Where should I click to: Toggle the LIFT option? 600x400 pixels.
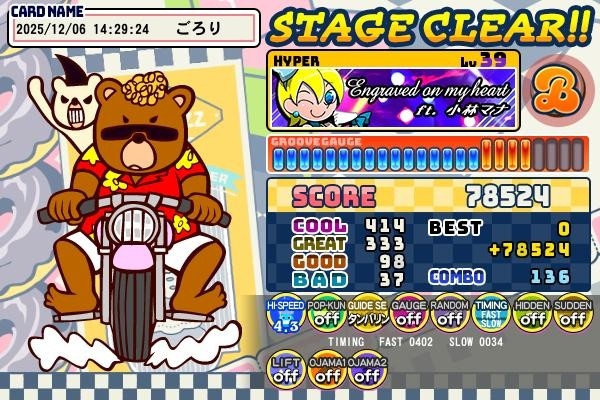pyautogui.click(x=285, y=370)
